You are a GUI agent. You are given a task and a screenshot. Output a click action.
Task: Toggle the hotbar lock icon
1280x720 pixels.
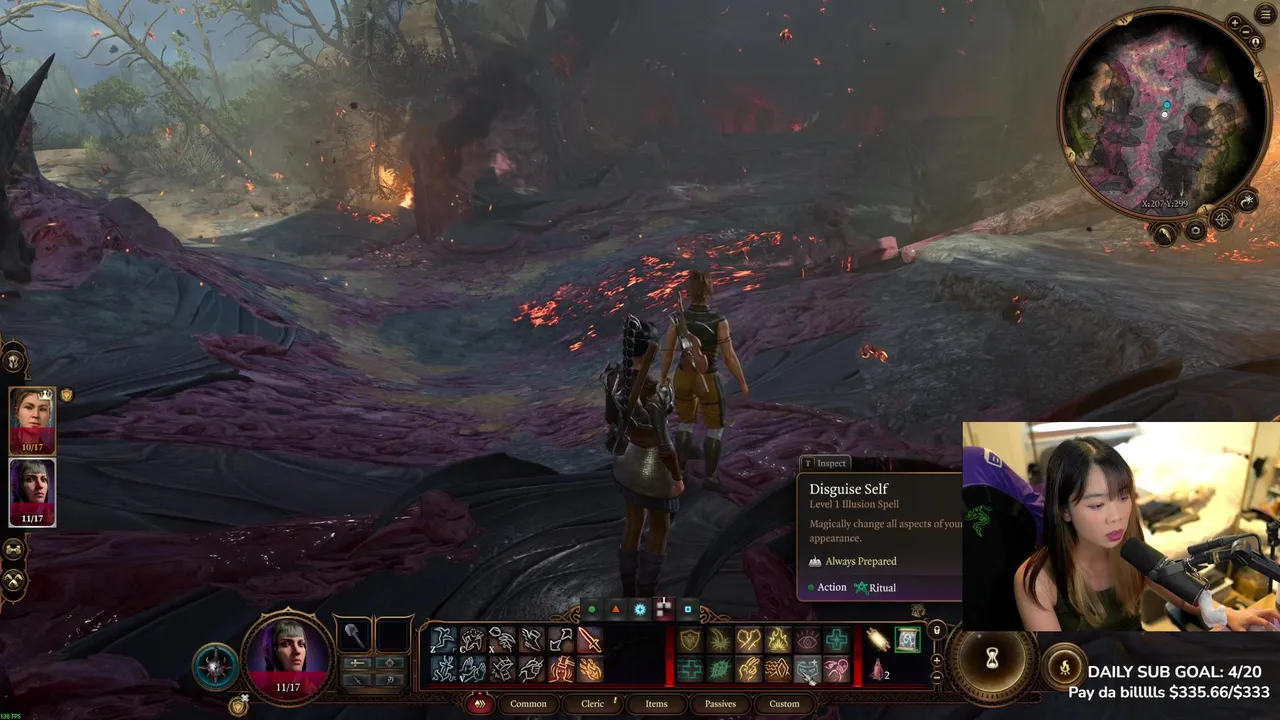tap(936, 630)
